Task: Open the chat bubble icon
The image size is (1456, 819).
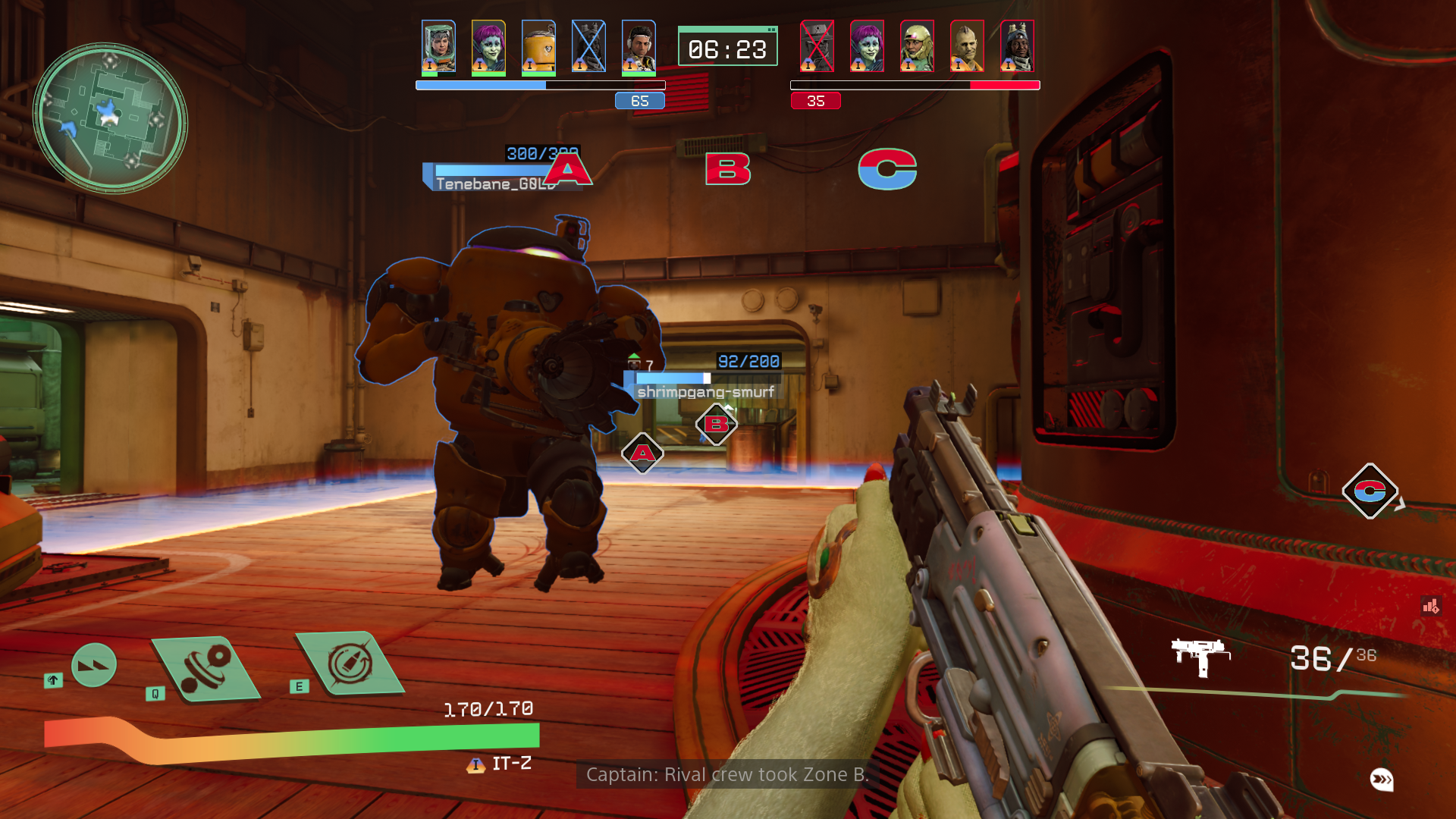Action: 1381,780
